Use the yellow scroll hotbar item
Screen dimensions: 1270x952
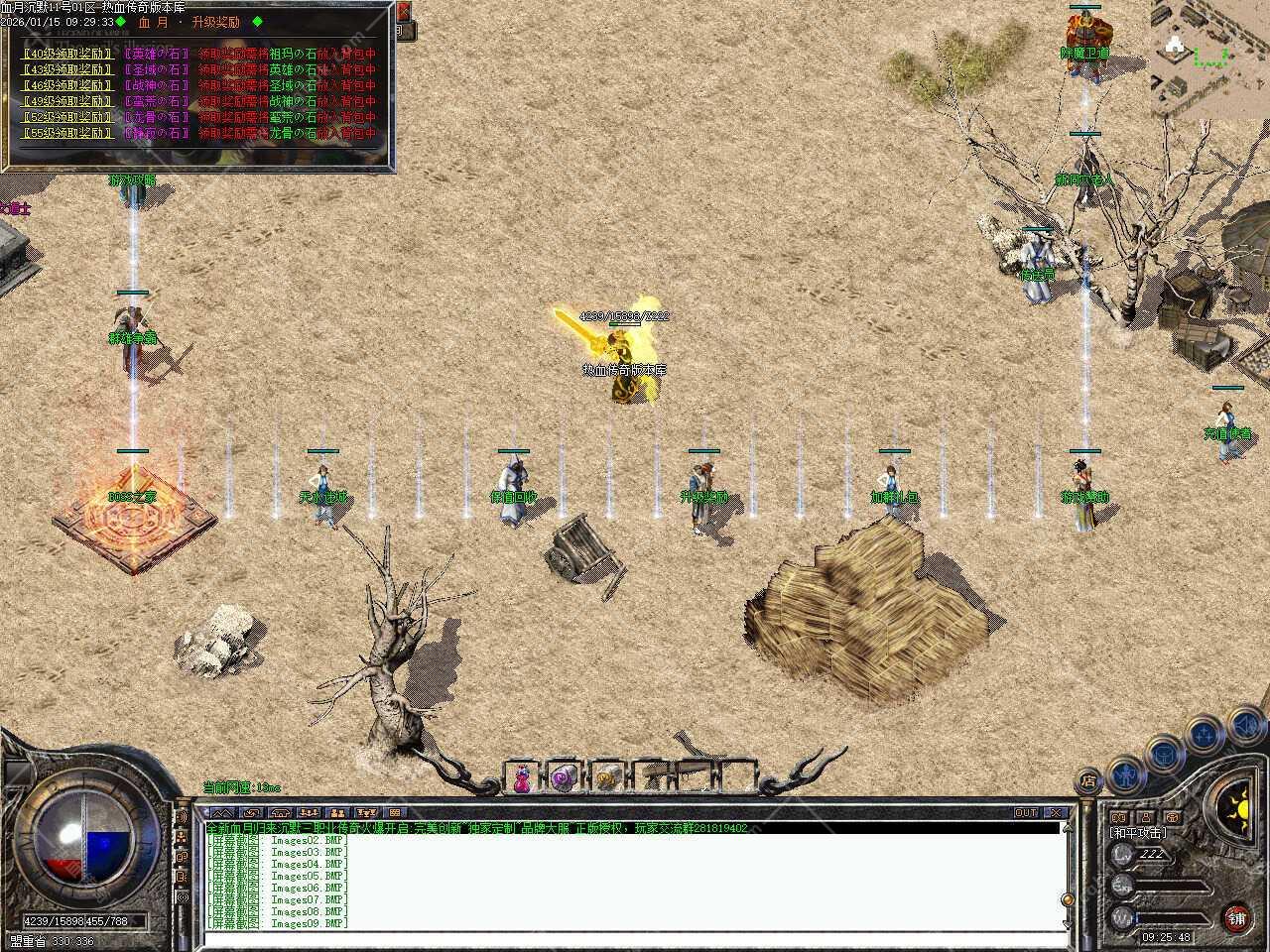tap(606, 779)
